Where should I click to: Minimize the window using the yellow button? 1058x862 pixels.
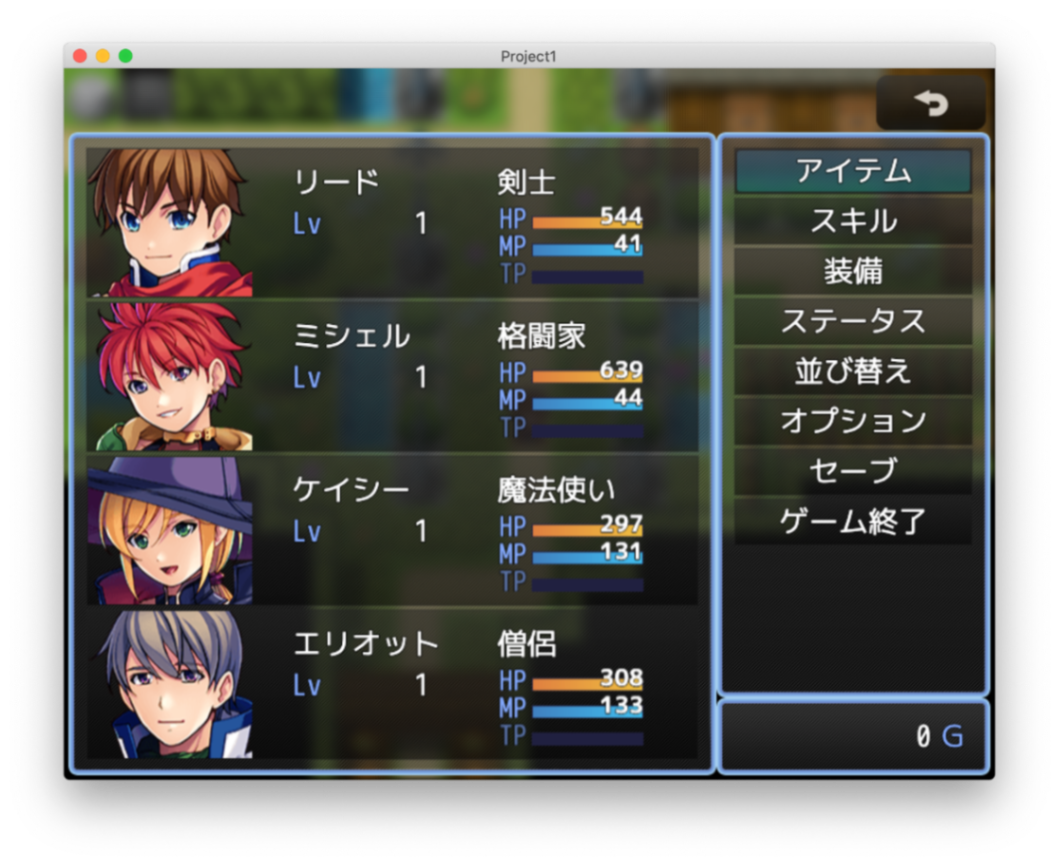click(x=103, y=56)
